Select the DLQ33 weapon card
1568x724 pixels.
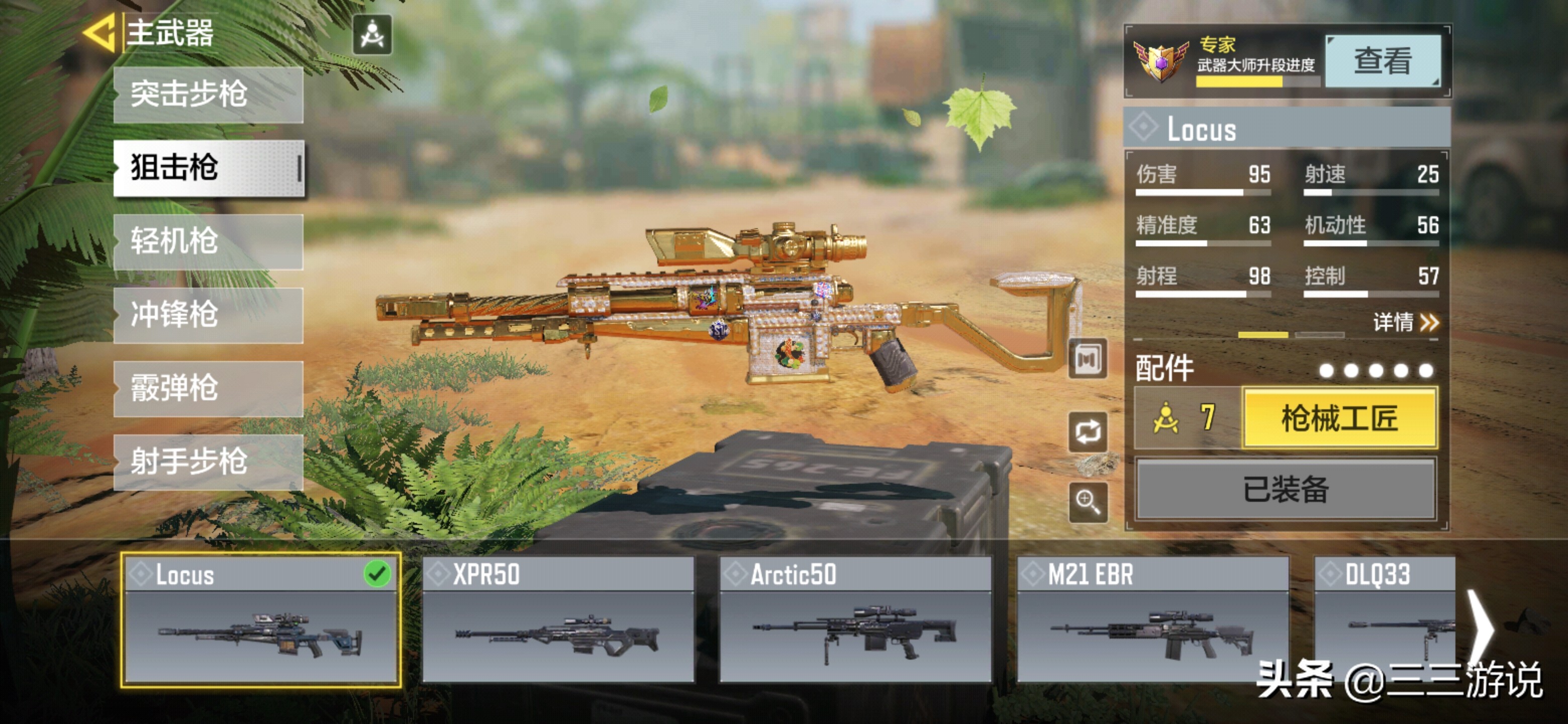[x=1384, y=620]
